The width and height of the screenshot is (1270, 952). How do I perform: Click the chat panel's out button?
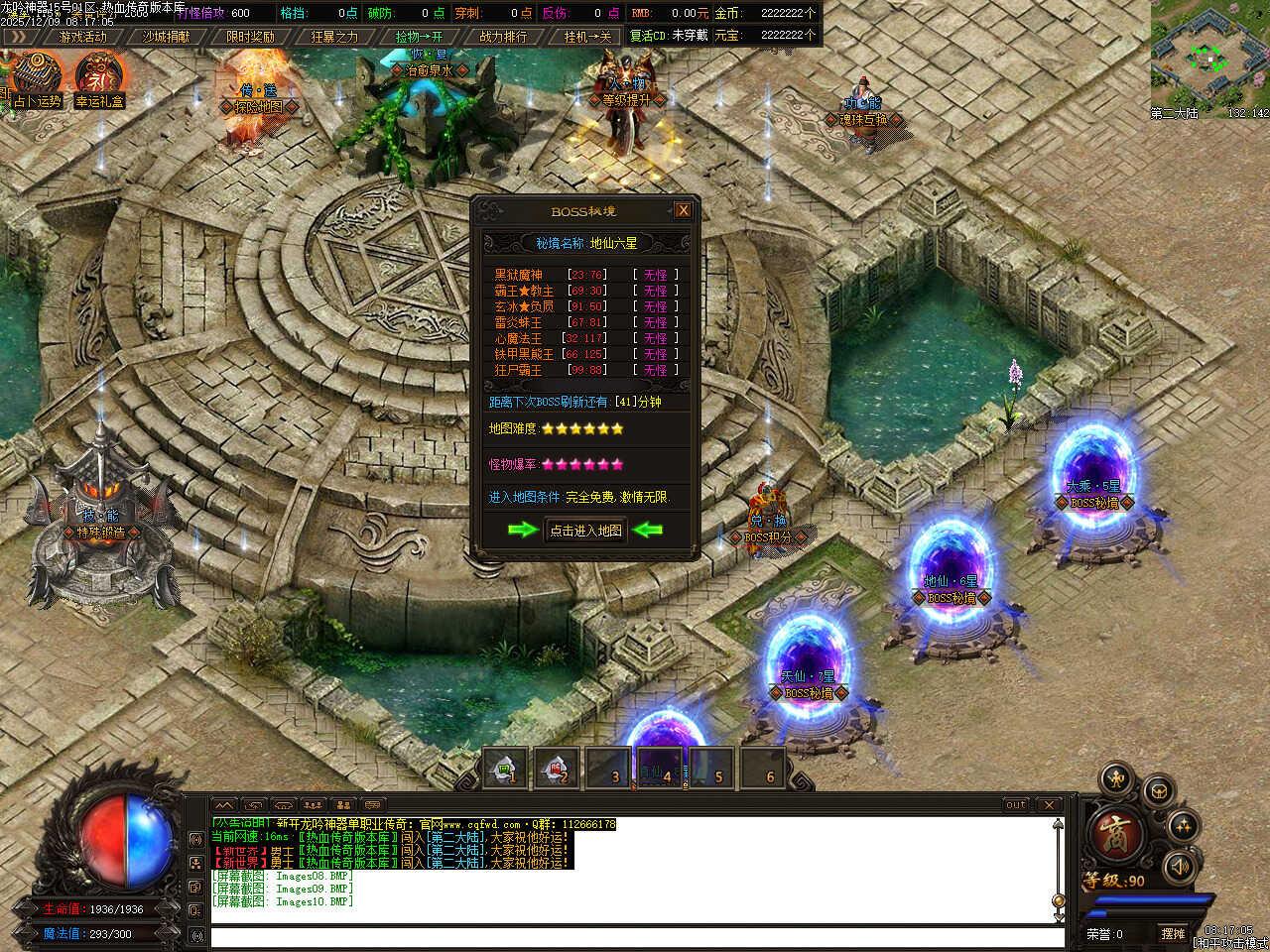click(1016, 804)
